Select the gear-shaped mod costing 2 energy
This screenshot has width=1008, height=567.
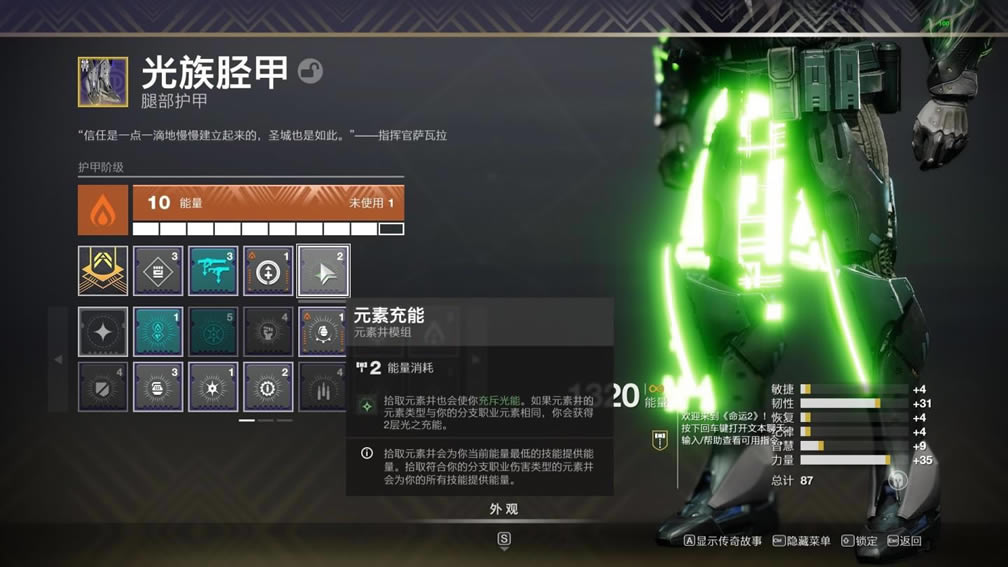(268, 386)
